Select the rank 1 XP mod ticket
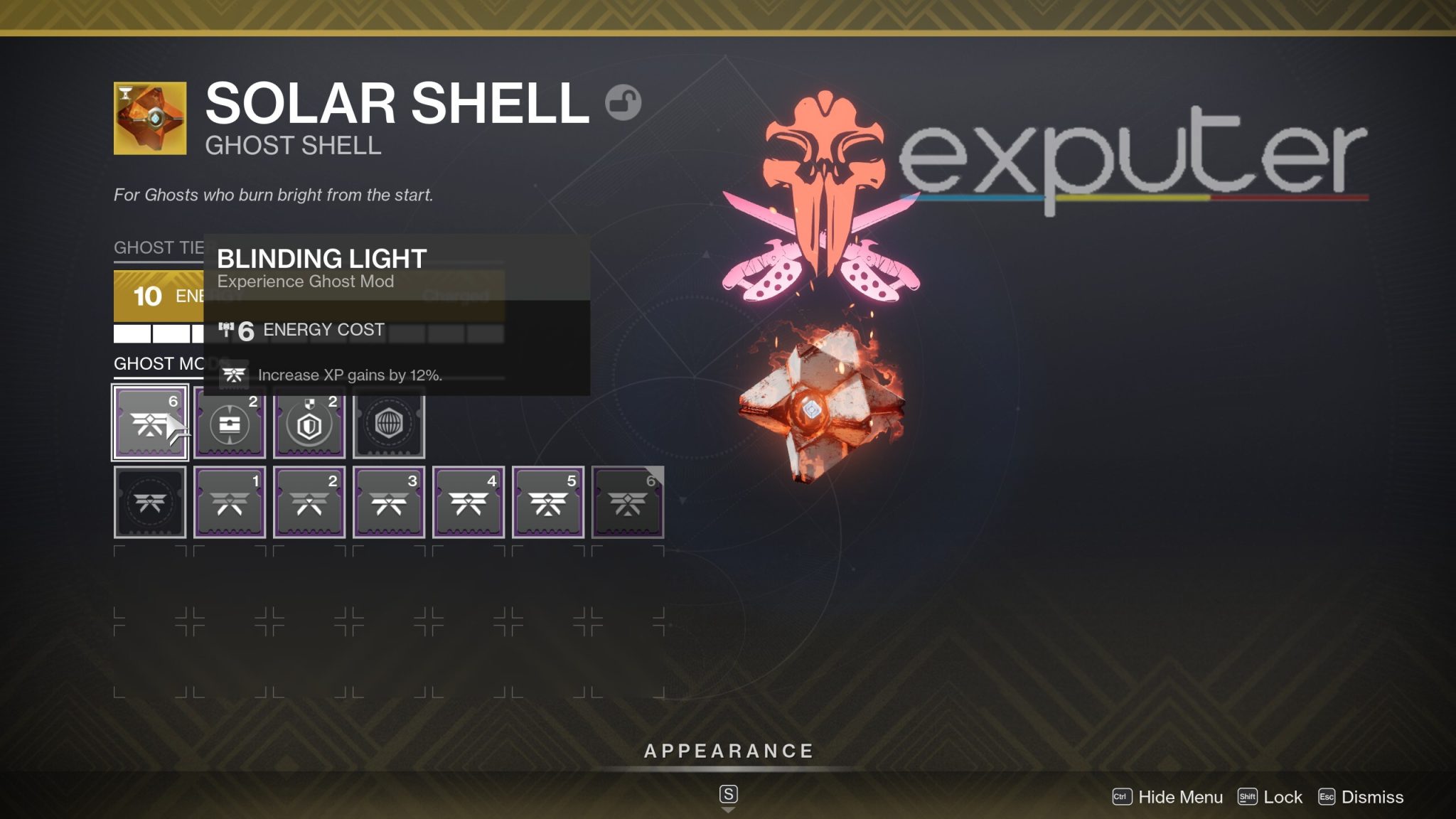This screenshot has height=819, width=1456. (229, 502)
